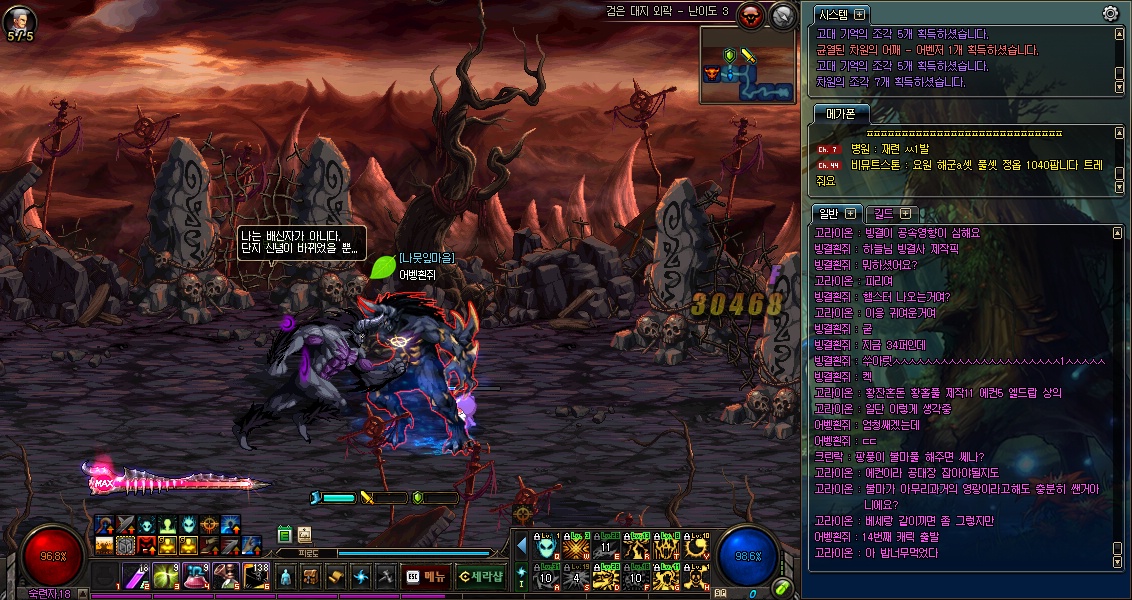Click the character portrait in top-left corner
This screenshot has width=1132, height=600.
[20, 19]
